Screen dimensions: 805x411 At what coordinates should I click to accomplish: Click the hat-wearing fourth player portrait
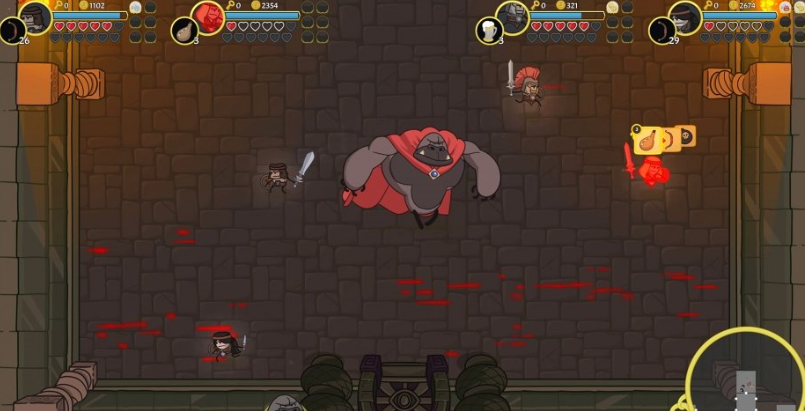[x=685, y=15]
